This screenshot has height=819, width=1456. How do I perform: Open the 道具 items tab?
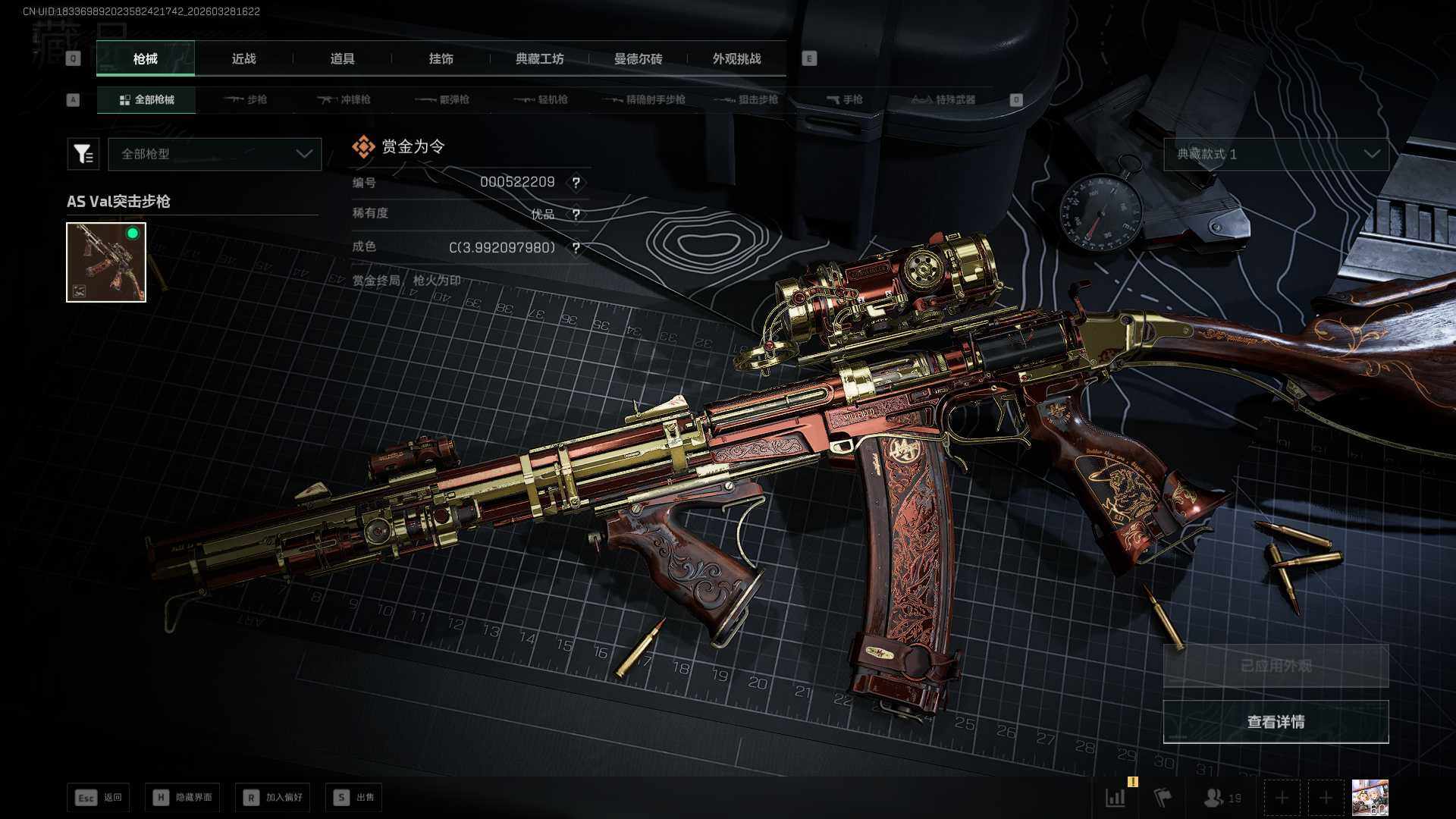342,59
